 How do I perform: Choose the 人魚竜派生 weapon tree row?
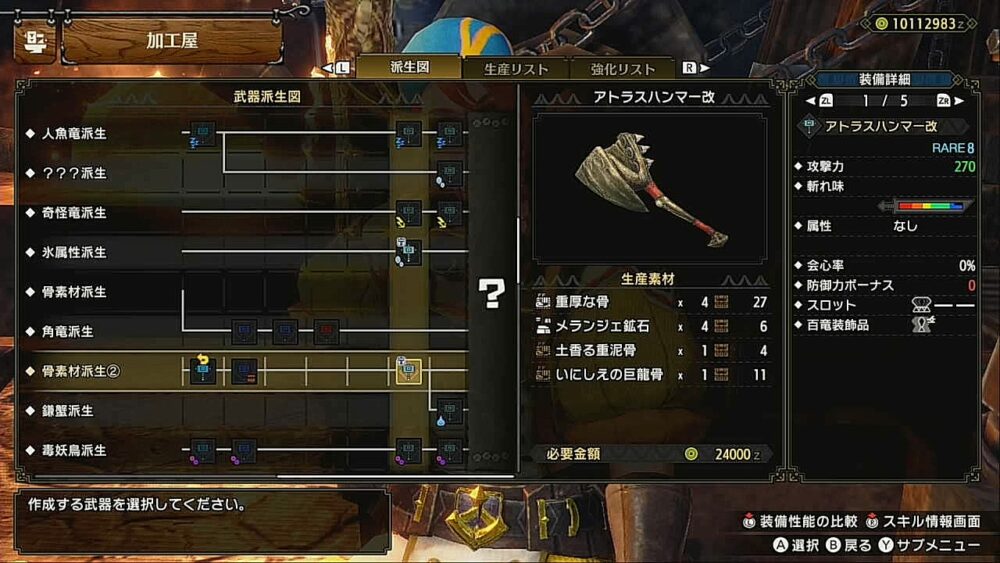pos(75,133)
